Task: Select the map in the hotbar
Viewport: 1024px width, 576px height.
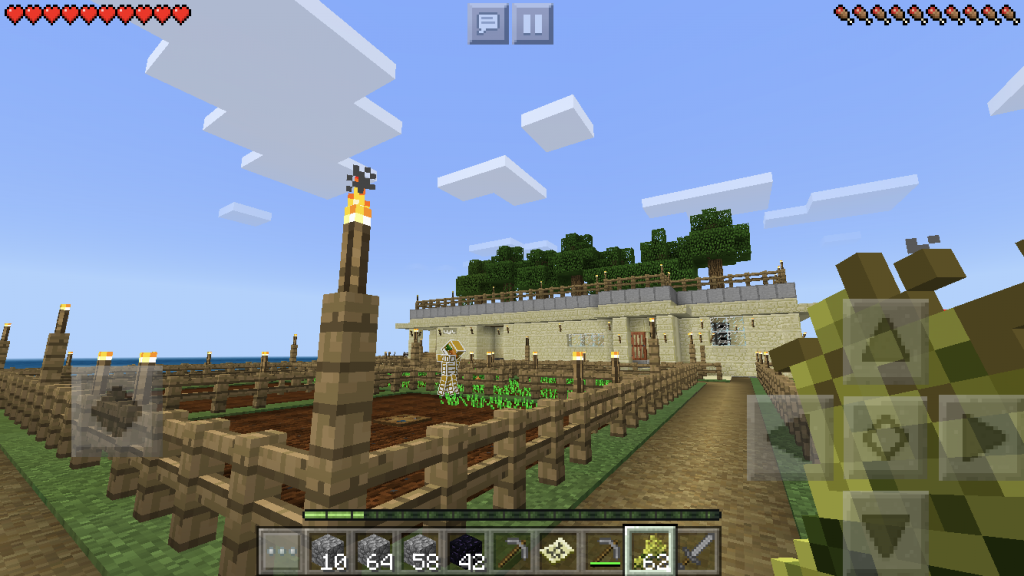Action: tap(558, 551)
